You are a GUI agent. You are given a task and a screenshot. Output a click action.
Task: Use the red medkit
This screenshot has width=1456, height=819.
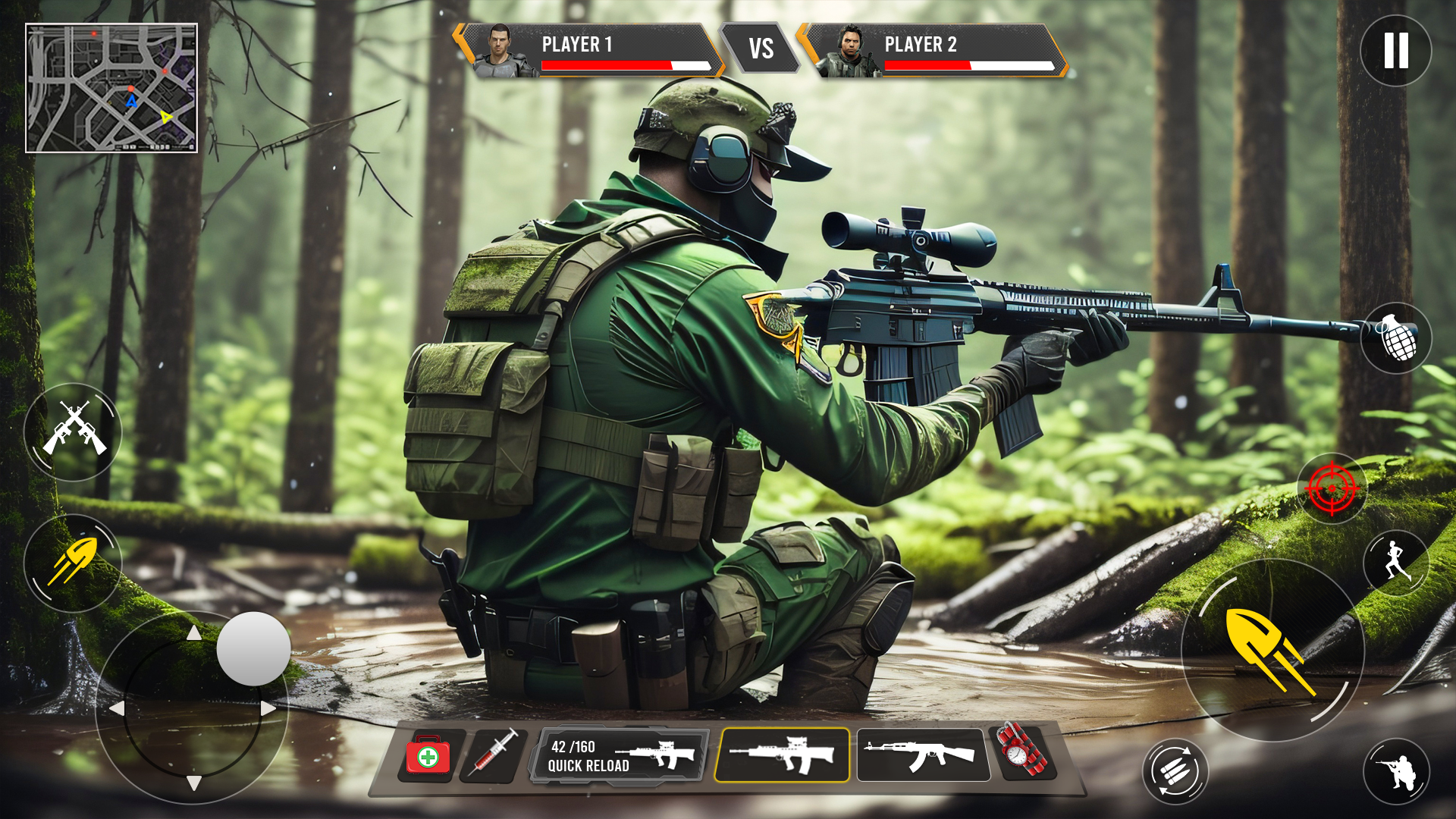(428, 755)
